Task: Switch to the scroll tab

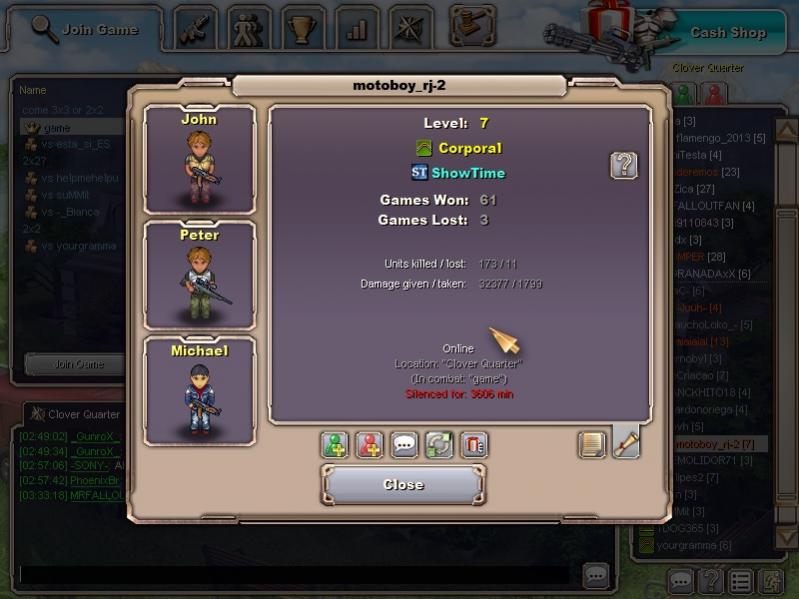Action: click(x=626, y=442)
